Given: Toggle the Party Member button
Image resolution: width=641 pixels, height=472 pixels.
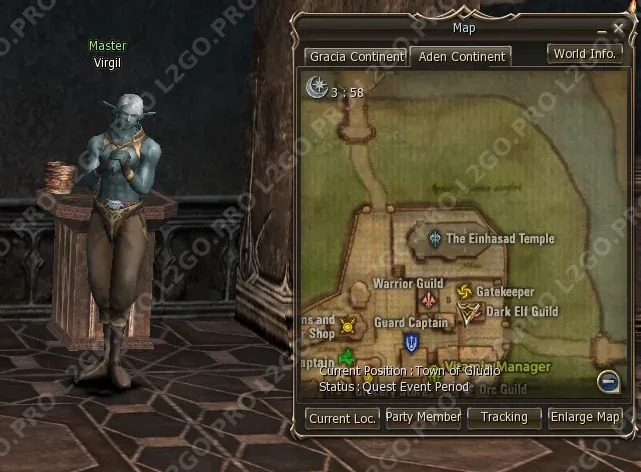Looking at the screenshot, I should (423, 417).
